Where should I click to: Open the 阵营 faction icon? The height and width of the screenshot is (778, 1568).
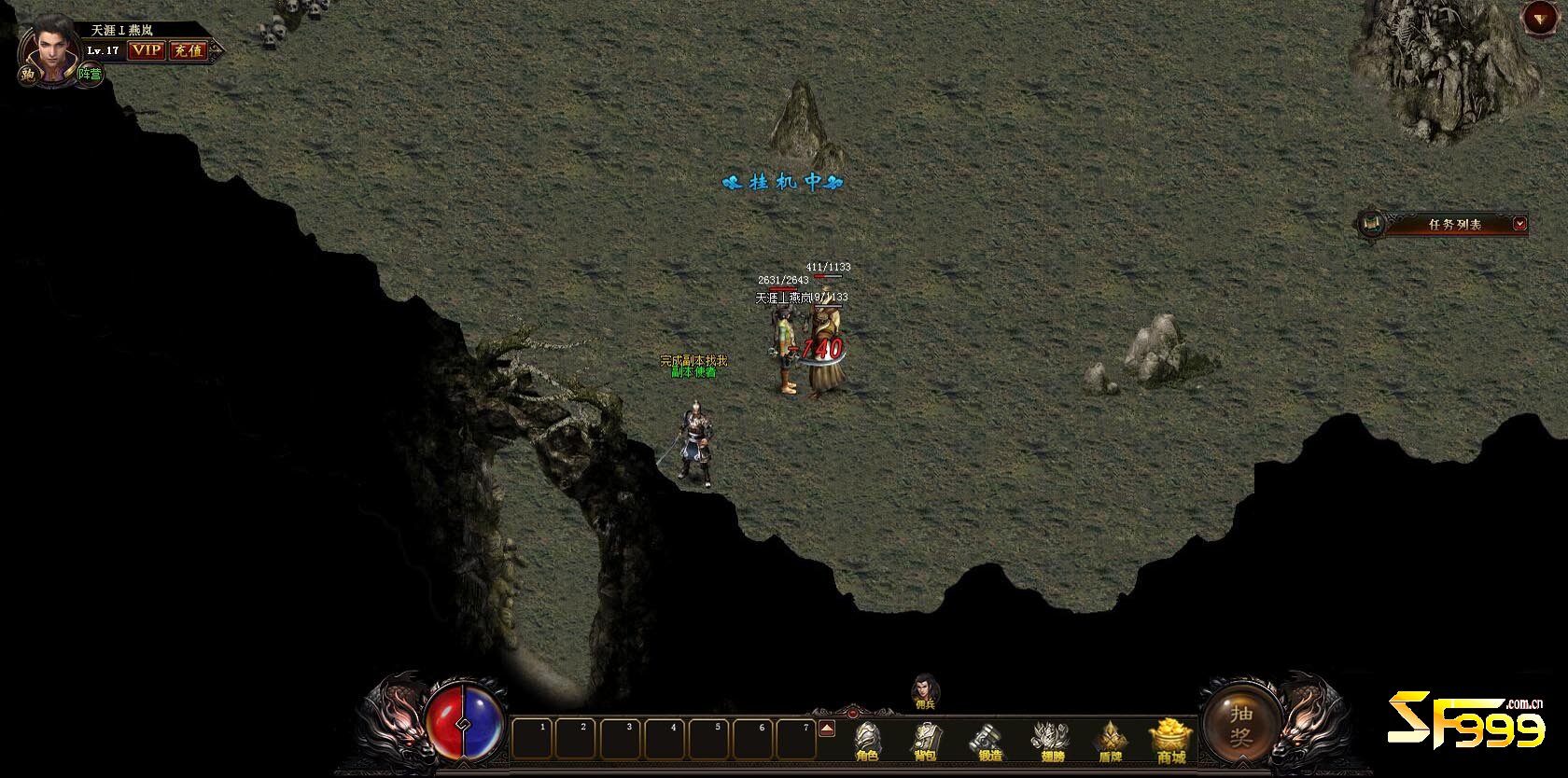90,74
